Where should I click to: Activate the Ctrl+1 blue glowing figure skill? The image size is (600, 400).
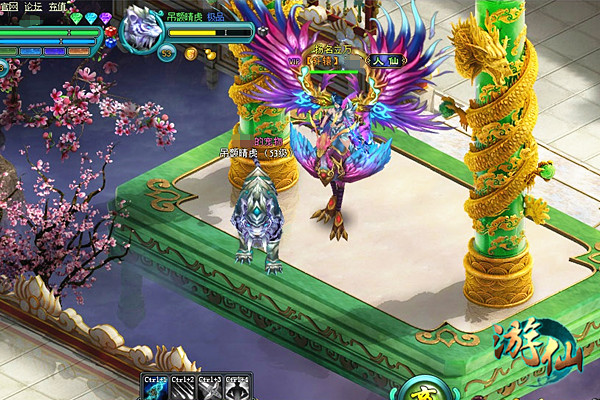(156, 389)
